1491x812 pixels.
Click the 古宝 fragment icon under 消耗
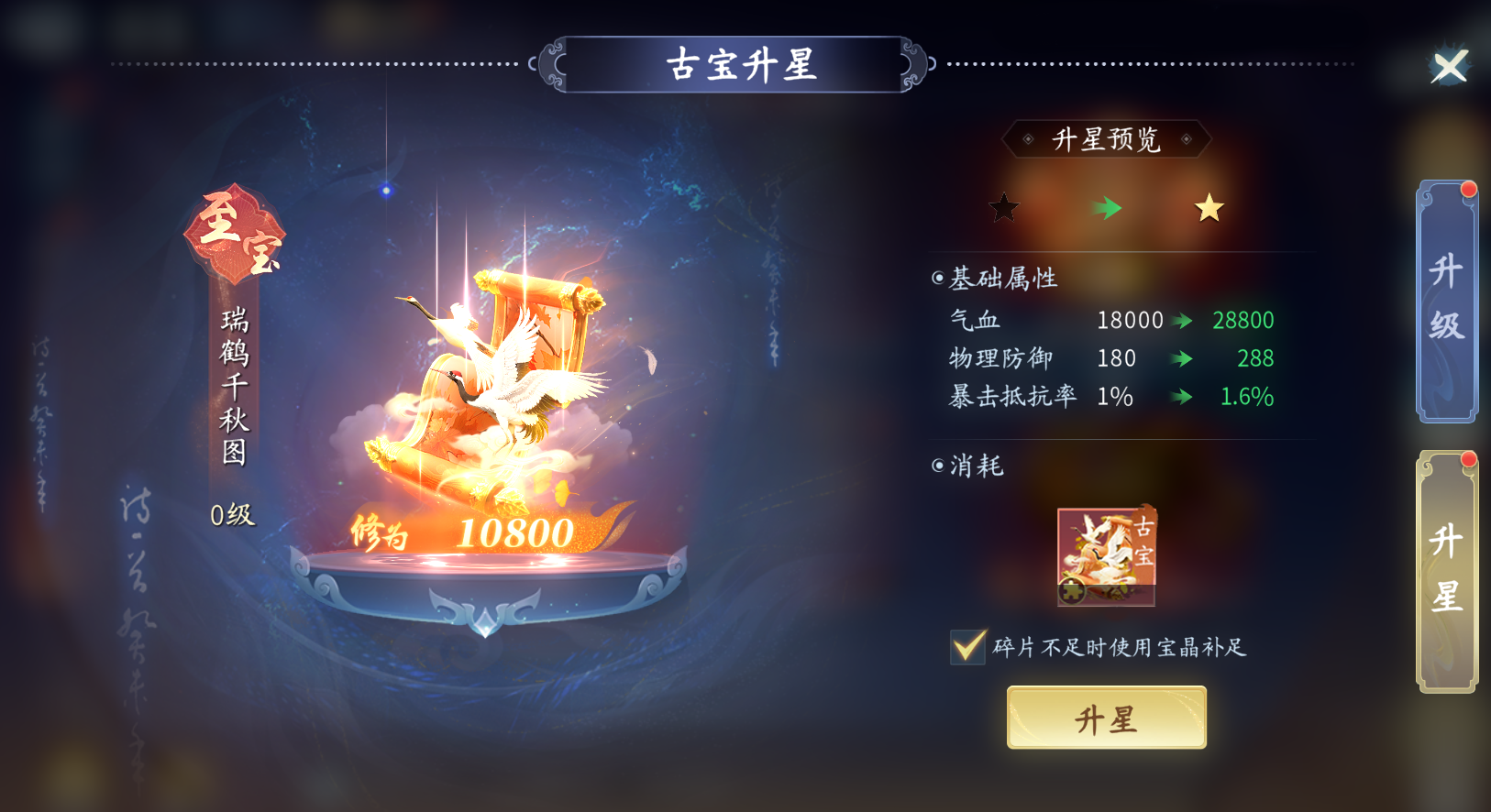(1105, 555)
